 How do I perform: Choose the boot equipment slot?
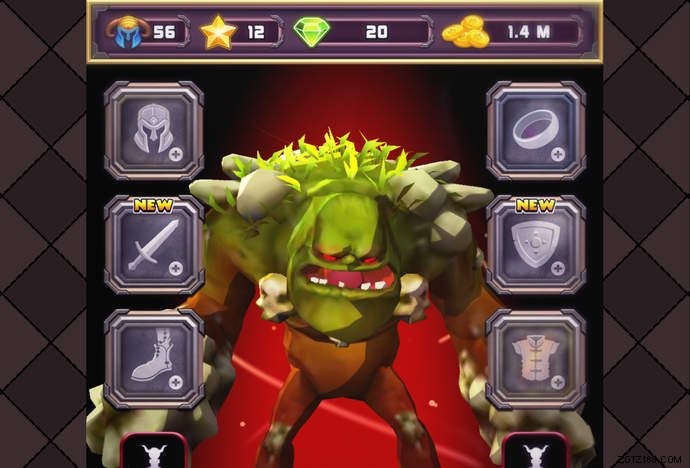(154, 359)
